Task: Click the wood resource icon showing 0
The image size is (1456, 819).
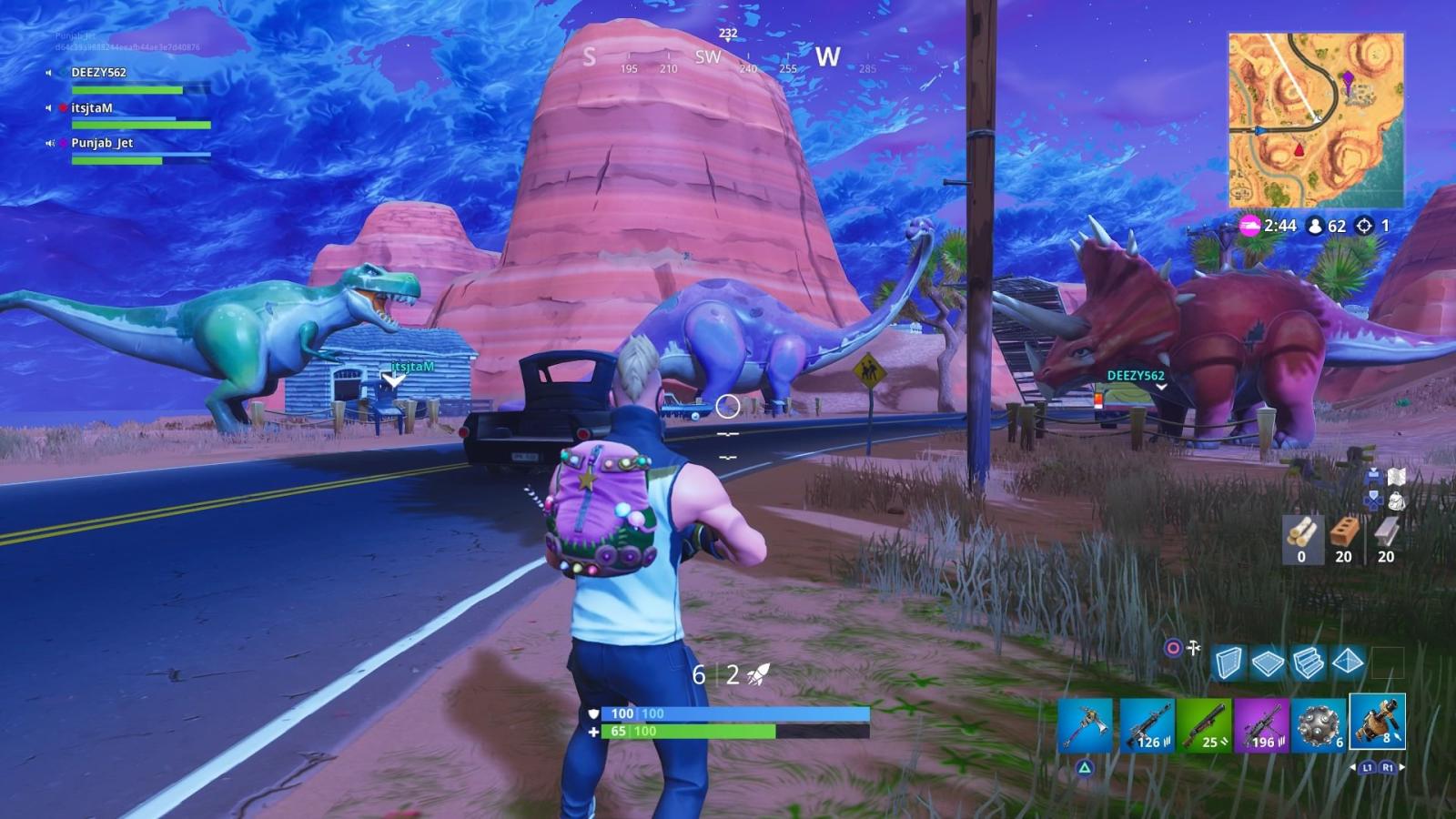Action: pyautogui.click(x=1302, y=531)
